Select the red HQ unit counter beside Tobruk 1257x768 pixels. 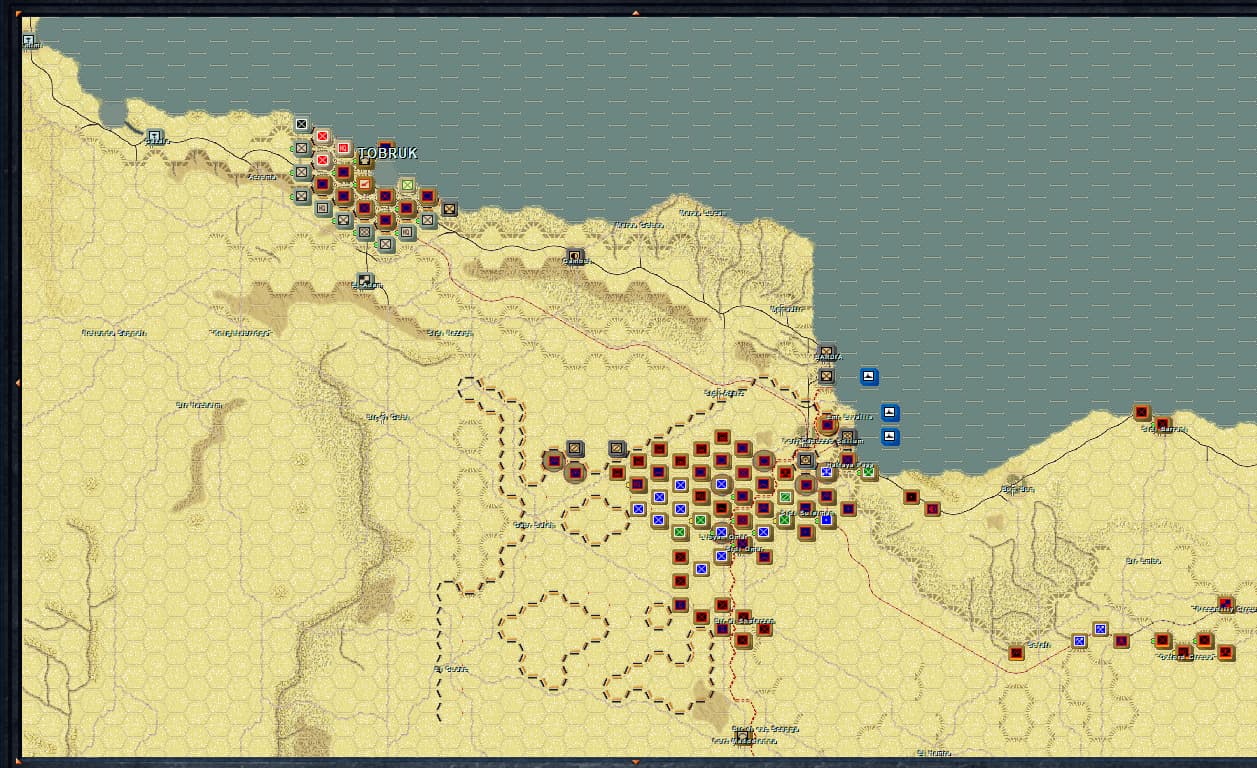(x=343, y=149)
